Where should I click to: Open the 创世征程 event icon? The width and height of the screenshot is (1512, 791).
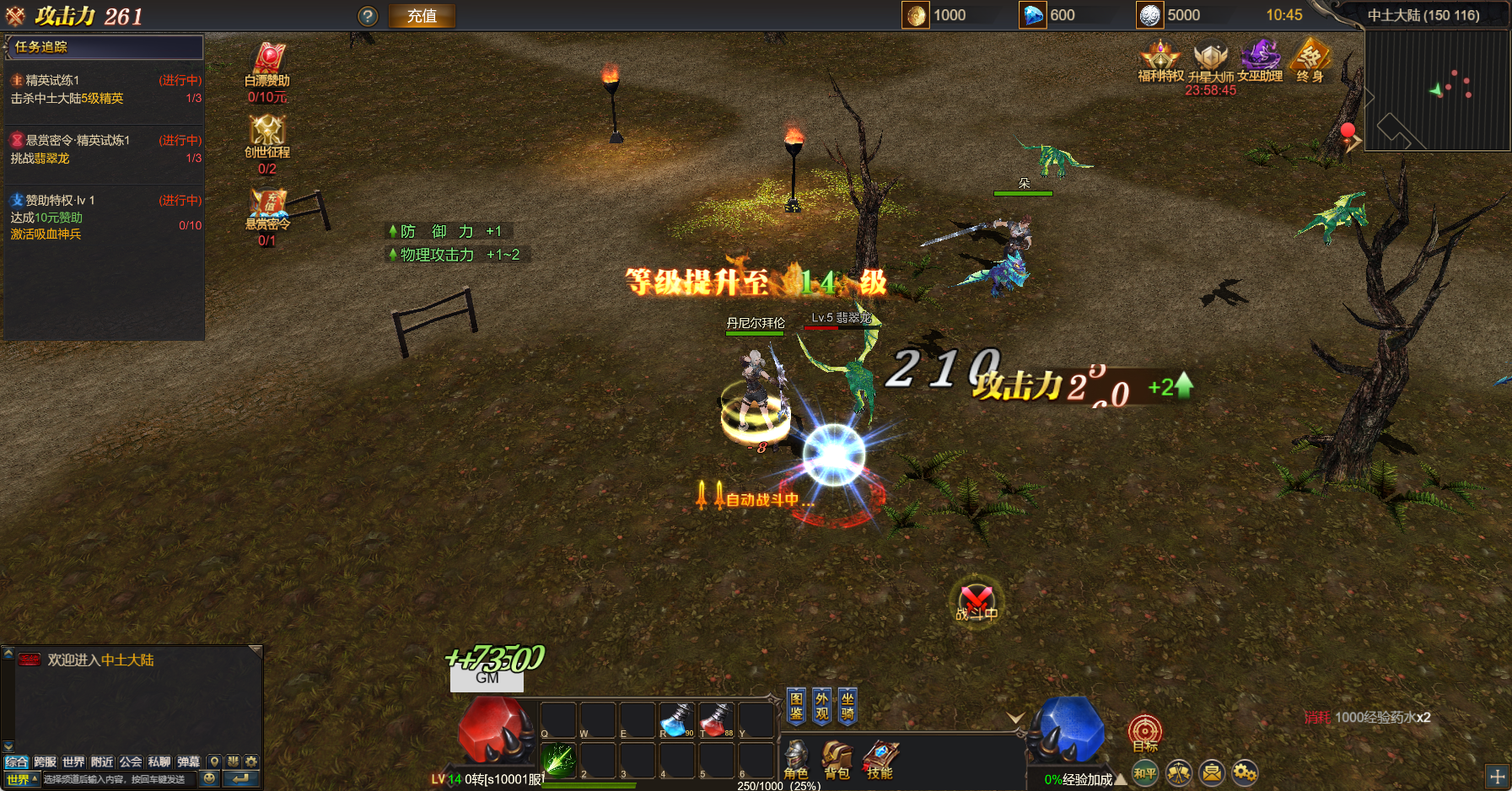[267, 133]
